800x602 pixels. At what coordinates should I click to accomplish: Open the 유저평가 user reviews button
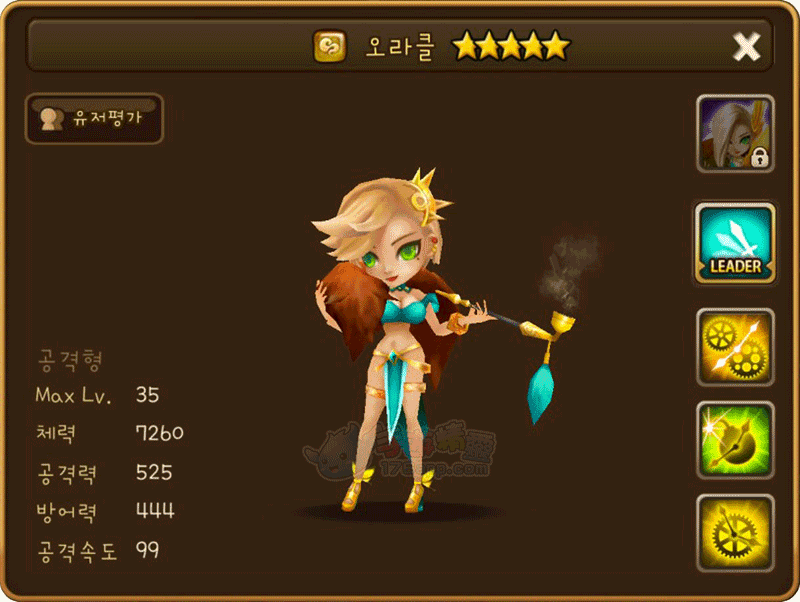coord(93,119)
